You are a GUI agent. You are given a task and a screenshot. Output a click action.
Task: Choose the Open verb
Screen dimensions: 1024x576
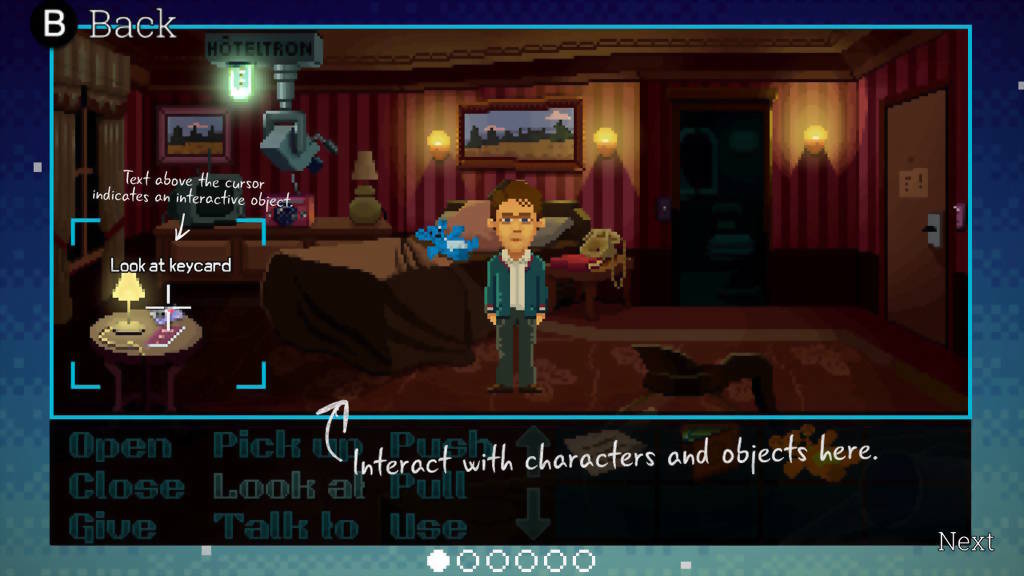point(119,446)
